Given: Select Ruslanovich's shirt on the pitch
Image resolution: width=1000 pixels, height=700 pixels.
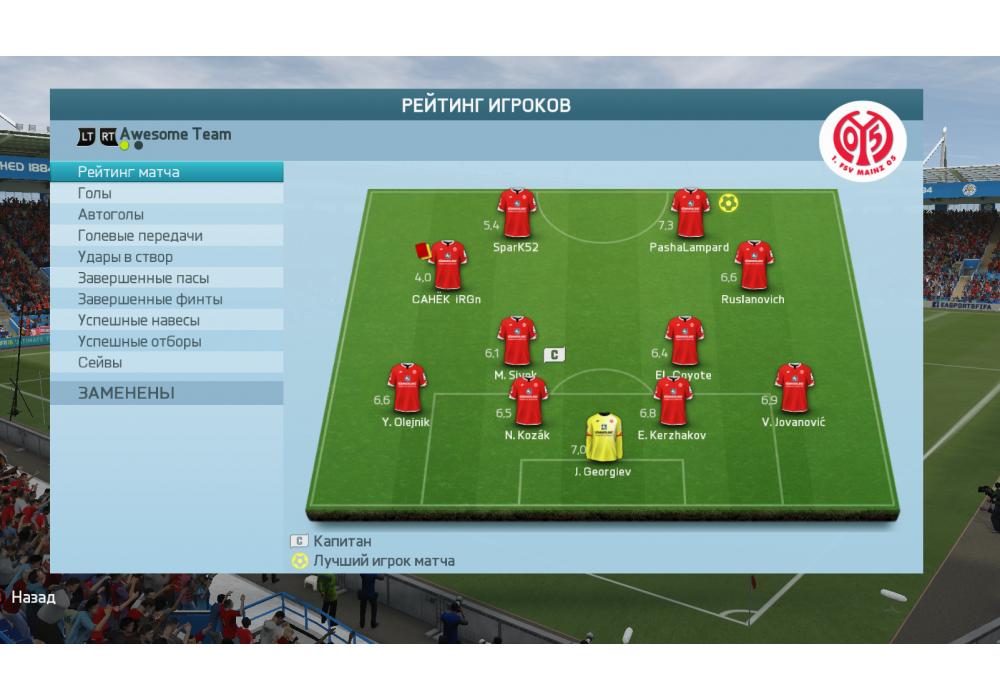Looking at the screenshot, I should 753,265.
